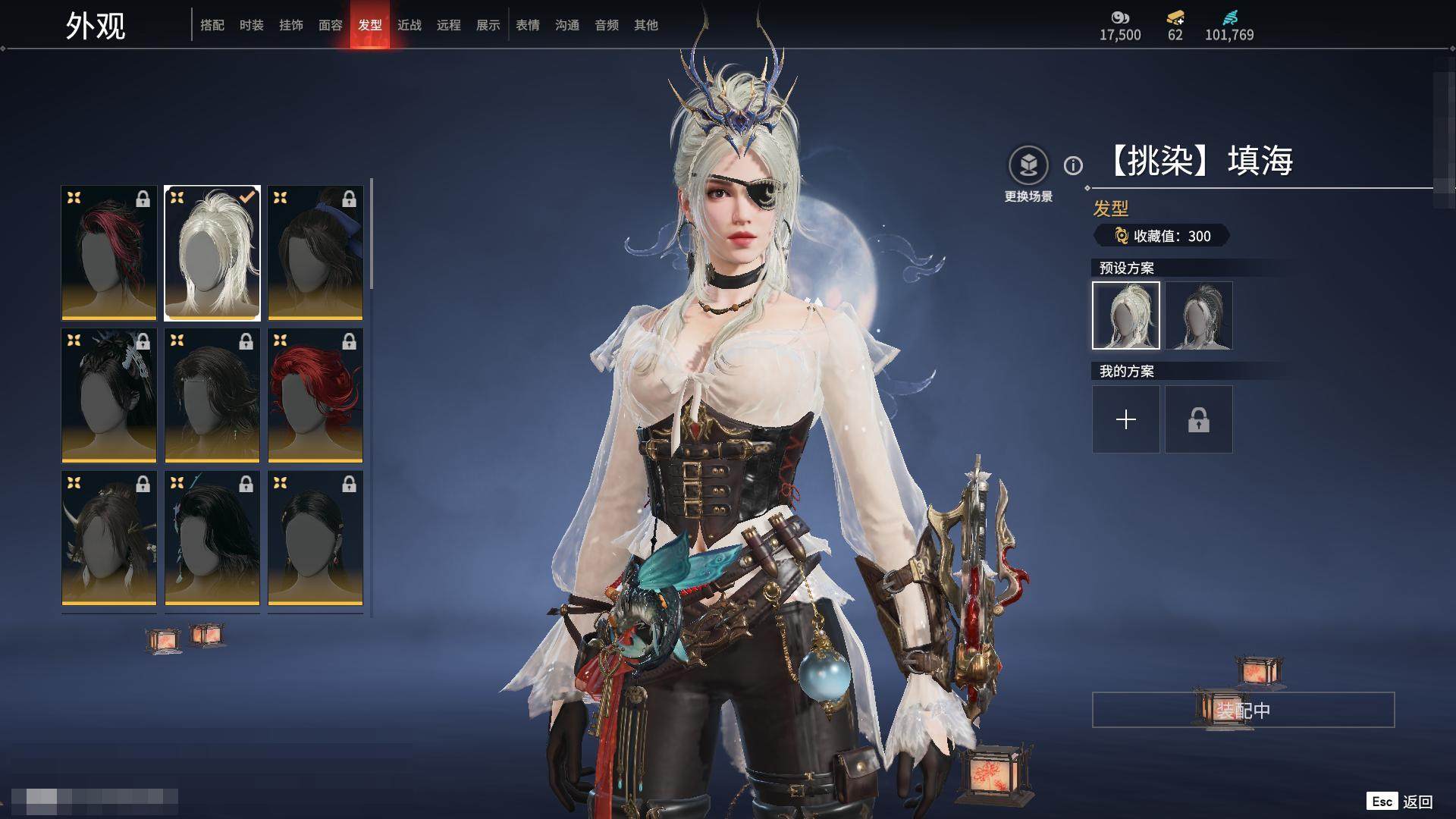Select the 挂饰 accessories tab

291,25
